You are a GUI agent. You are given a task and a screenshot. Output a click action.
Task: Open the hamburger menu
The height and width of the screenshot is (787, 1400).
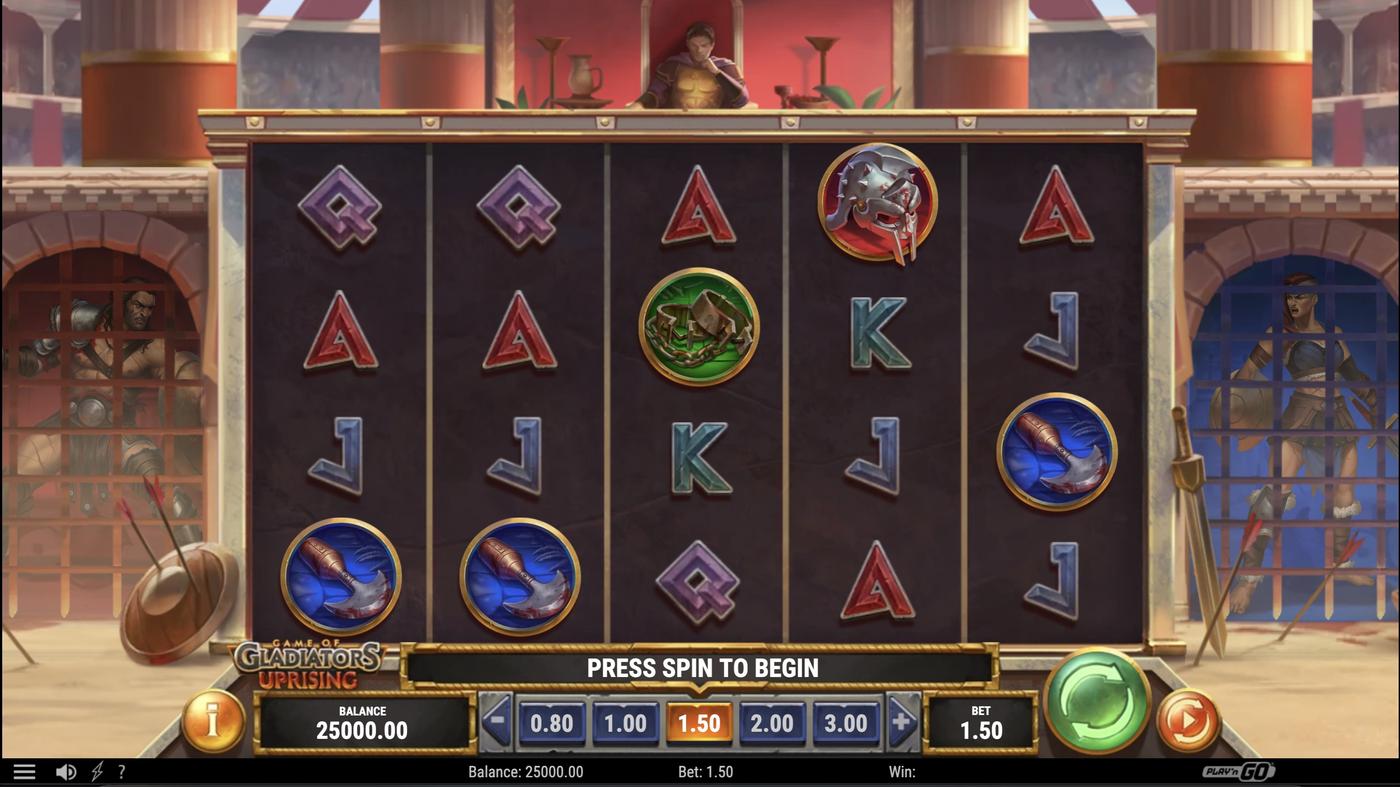[26, 770]
